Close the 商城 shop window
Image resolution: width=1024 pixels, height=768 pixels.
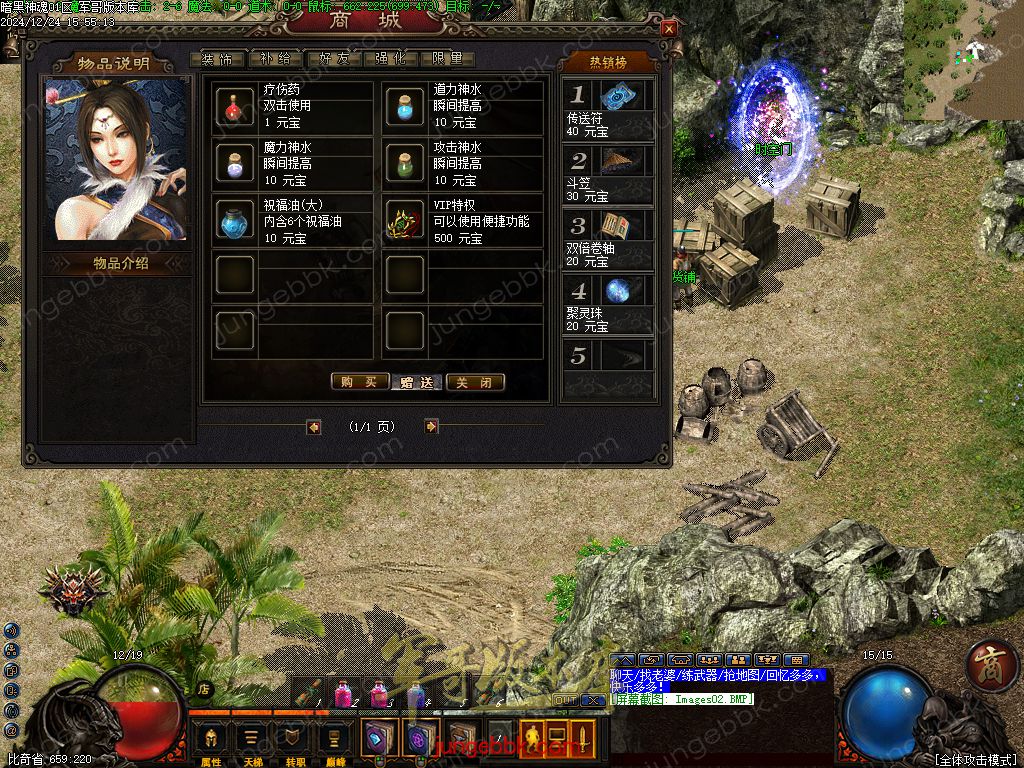pos(669,29)
